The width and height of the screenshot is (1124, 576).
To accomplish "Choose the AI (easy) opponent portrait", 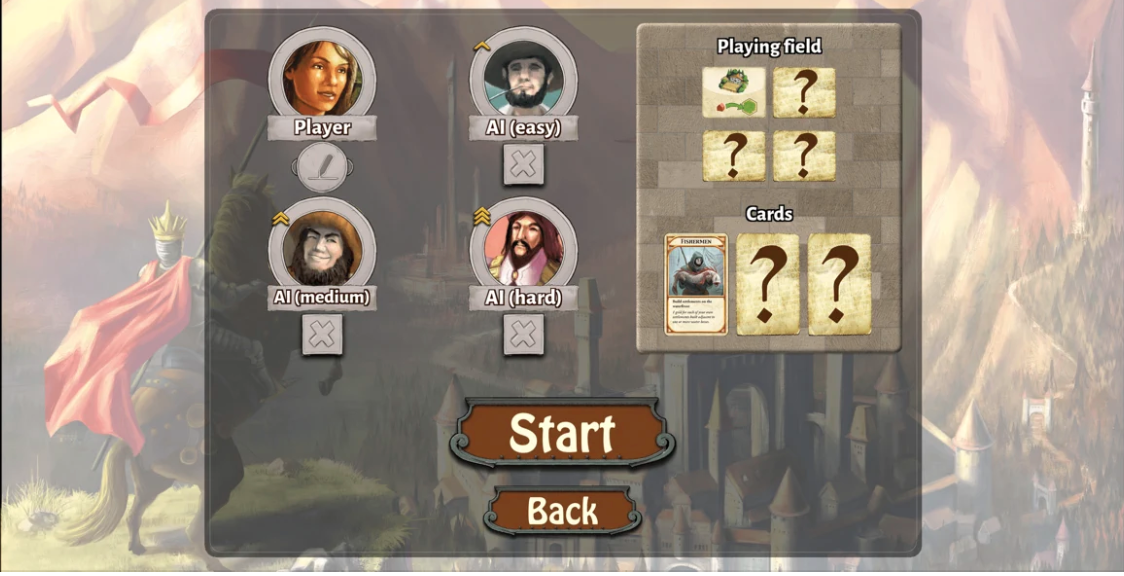I will (523, 76).
